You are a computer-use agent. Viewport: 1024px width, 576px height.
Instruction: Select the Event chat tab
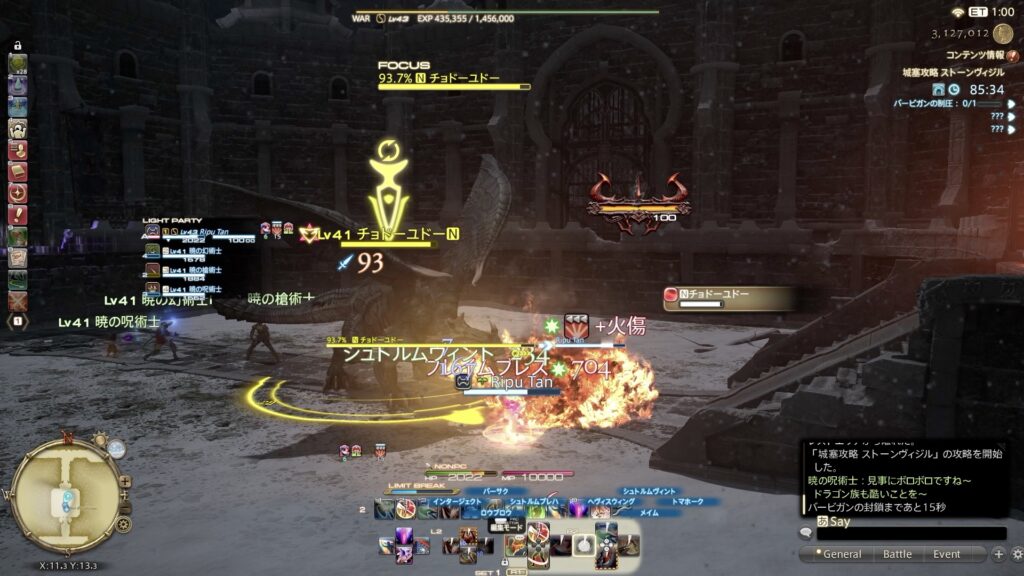tap(946, 554)
